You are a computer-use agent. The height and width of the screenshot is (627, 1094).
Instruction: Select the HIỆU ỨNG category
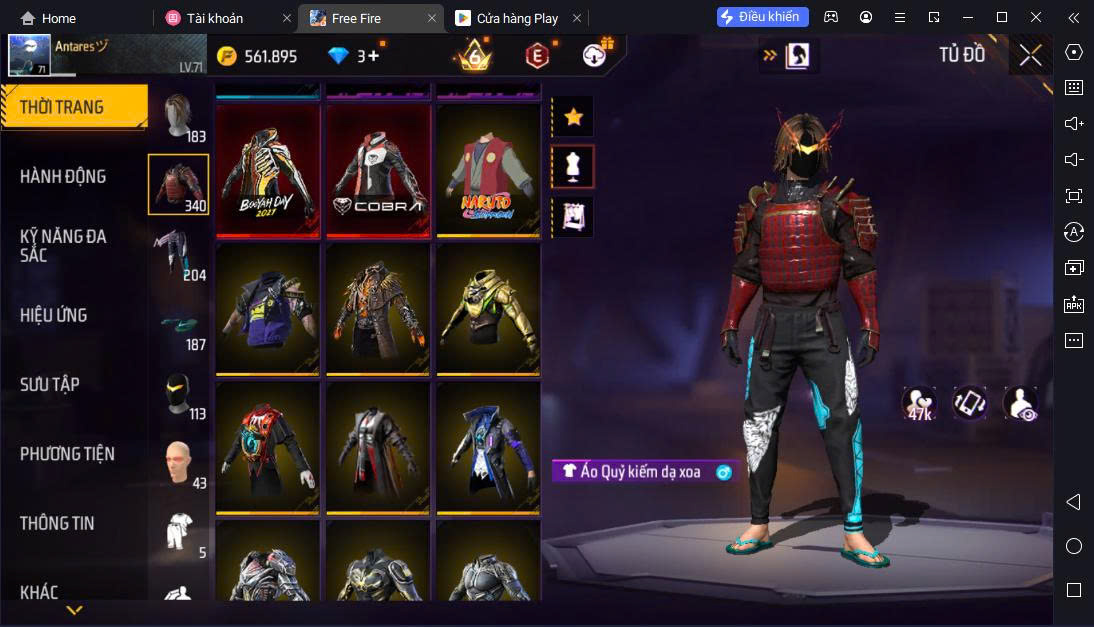pos(54,315)
